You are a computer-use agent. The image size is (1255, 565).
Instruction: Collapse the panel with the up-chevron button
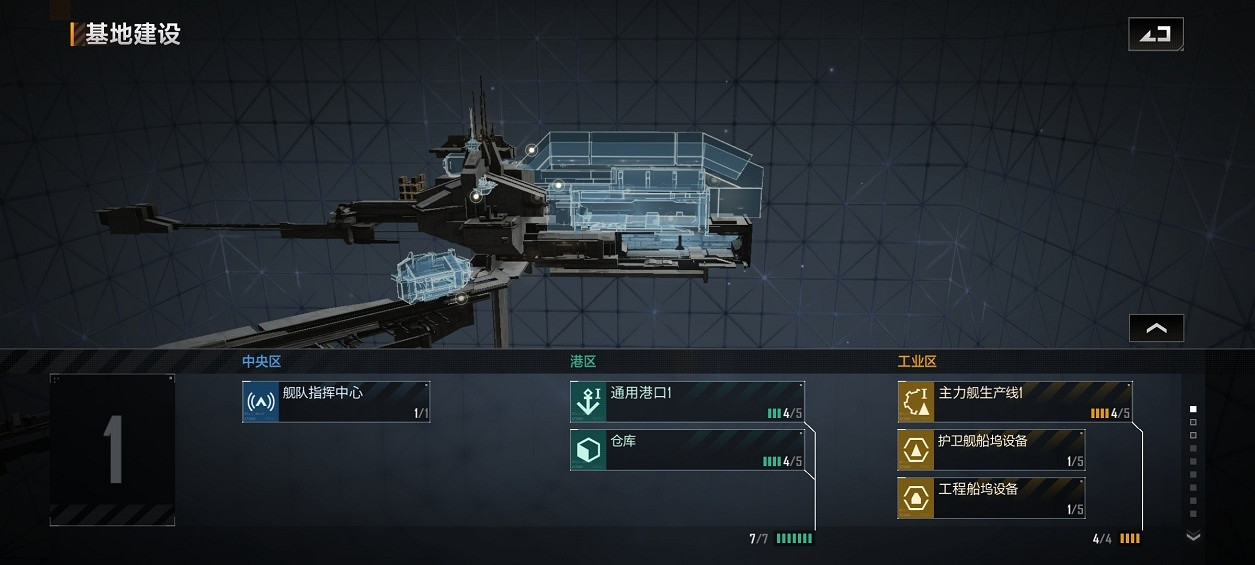(1156, 328)
